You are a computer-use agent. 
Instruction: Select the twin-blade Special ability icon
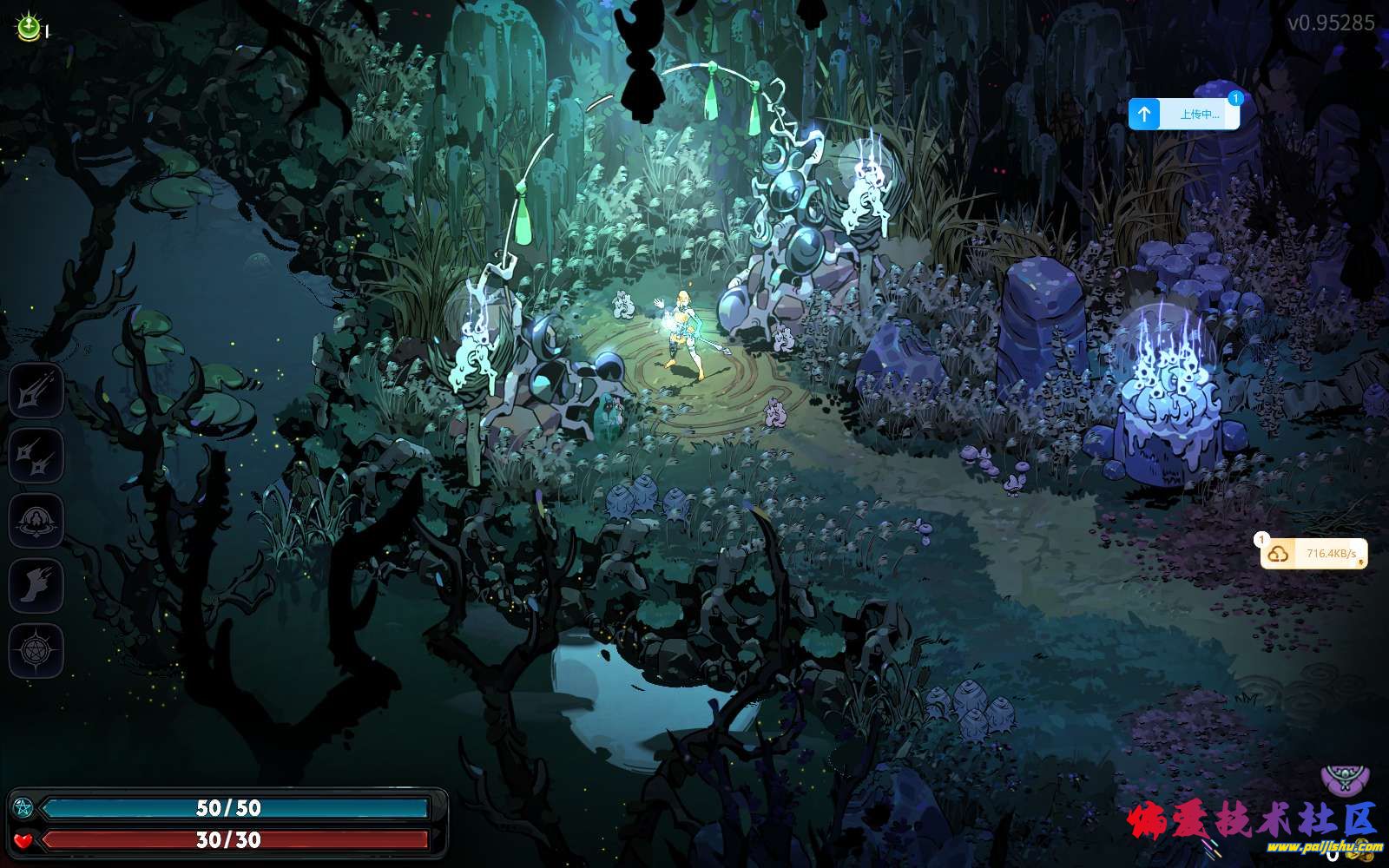[36, 456]
